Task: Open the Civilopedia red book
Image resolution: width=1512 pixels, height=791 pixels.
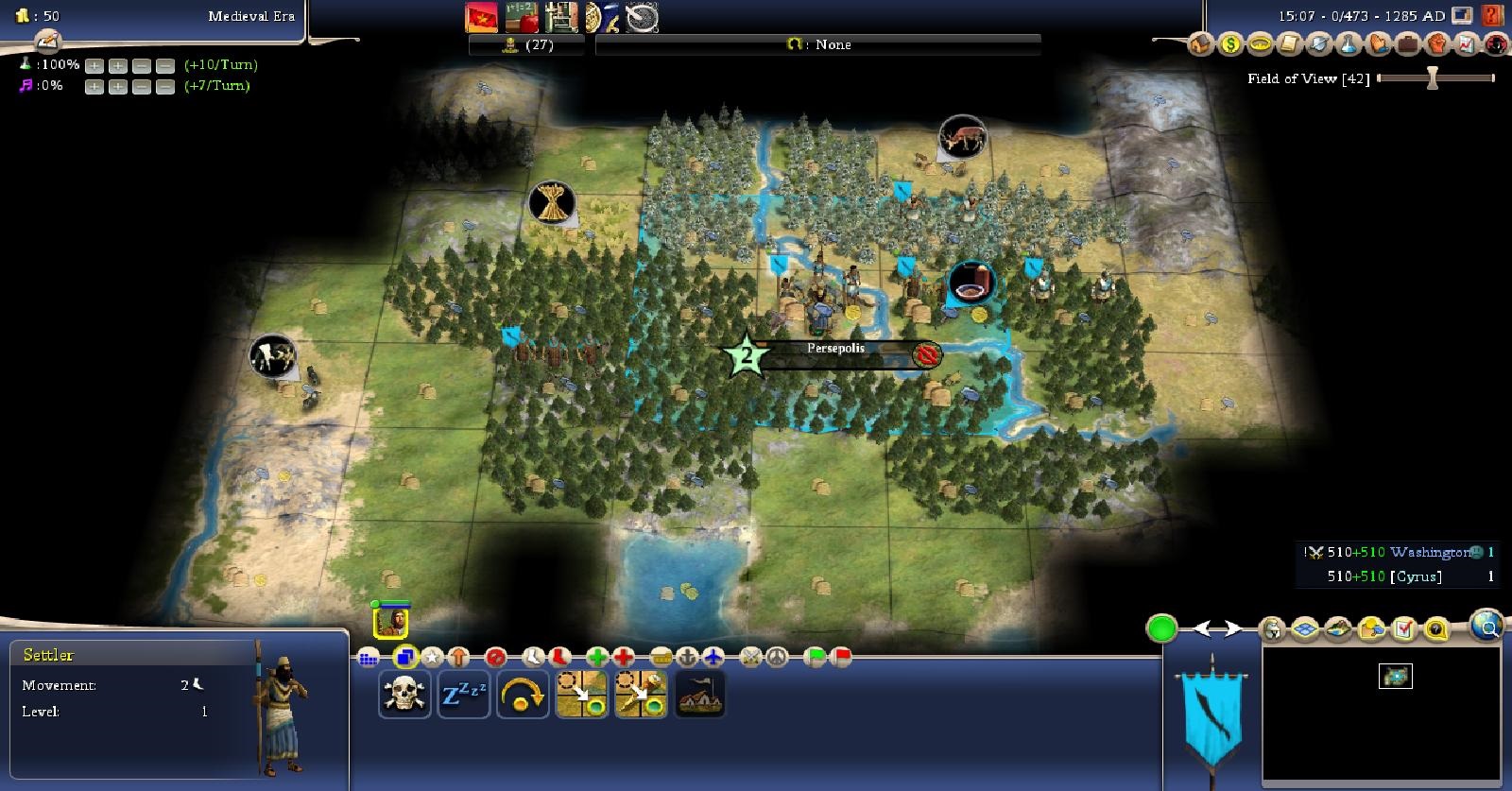Action: click(x=1492, y=15)
